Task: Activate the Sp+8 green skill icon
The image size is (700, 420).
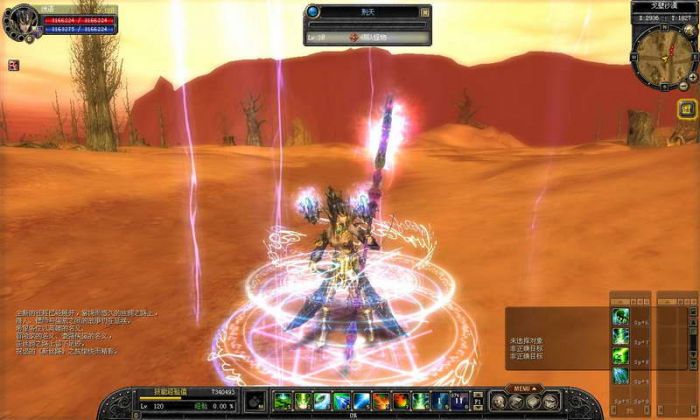Action: (x=620, y=356)
